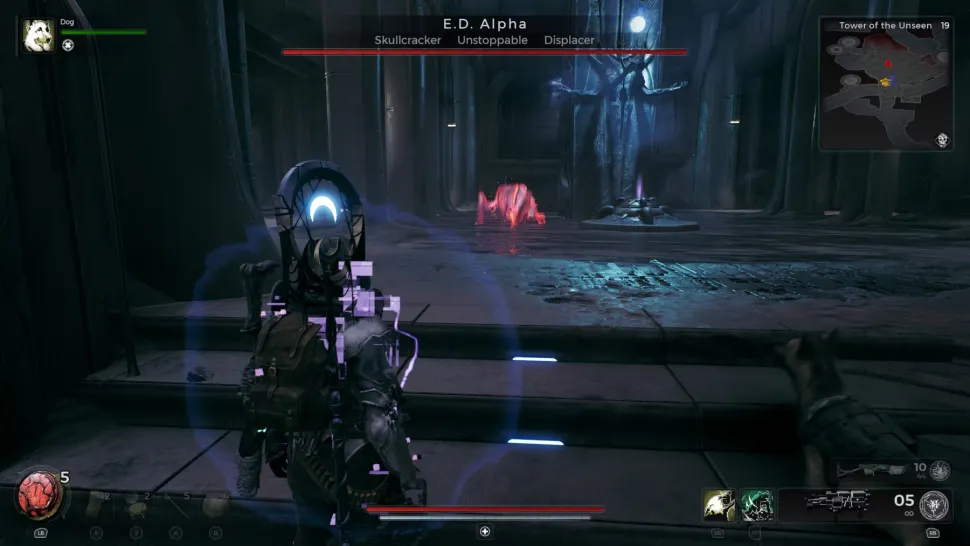Viewport: 970px width, 546px height.
Task: Switch to the secondary handgun slot
Action: click(868, 470)
